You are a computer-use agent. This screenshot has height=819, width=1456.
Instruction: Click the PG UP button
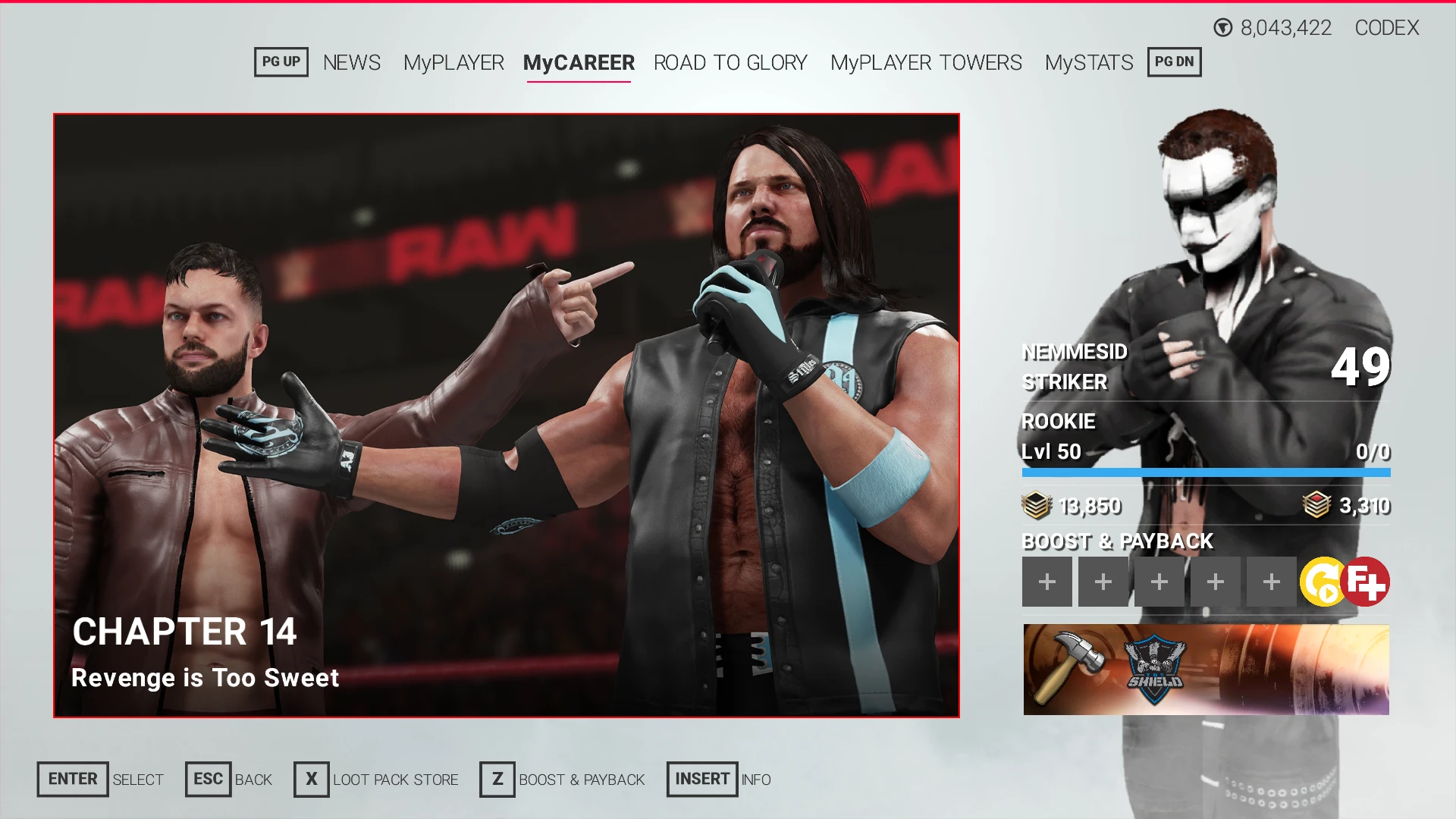point(281,61)
